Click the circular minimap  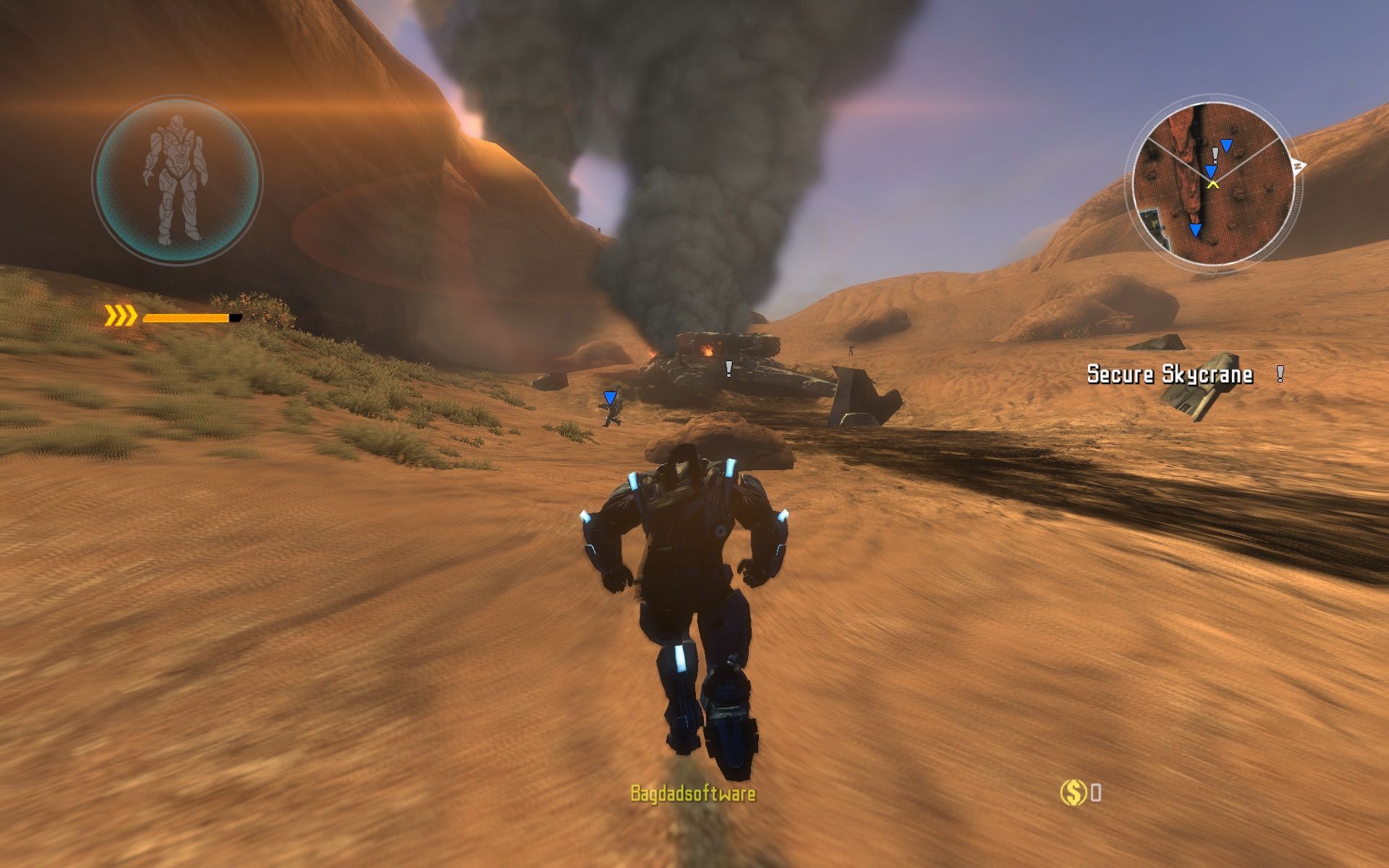[1213, 182]
